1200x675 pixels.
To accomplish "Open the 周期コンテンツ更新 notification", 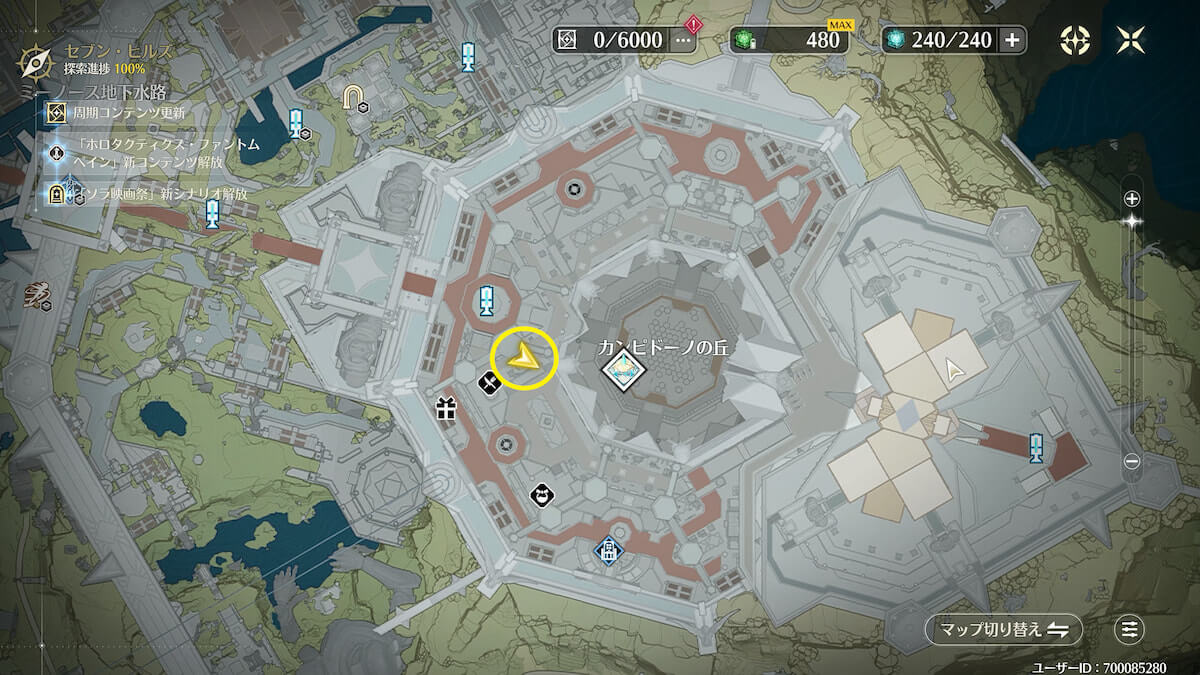I will click(120, 113).
